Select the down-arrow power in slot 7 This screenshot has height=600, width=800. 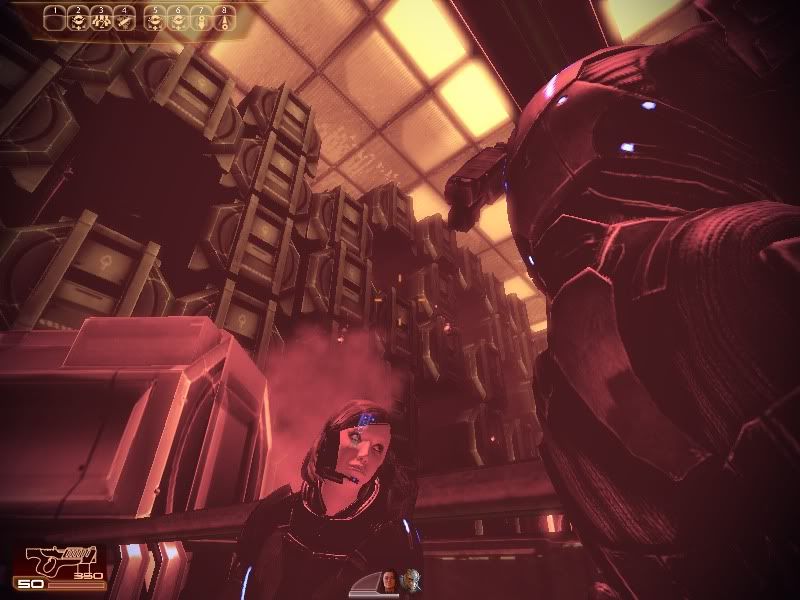click(x=200, y=19)
